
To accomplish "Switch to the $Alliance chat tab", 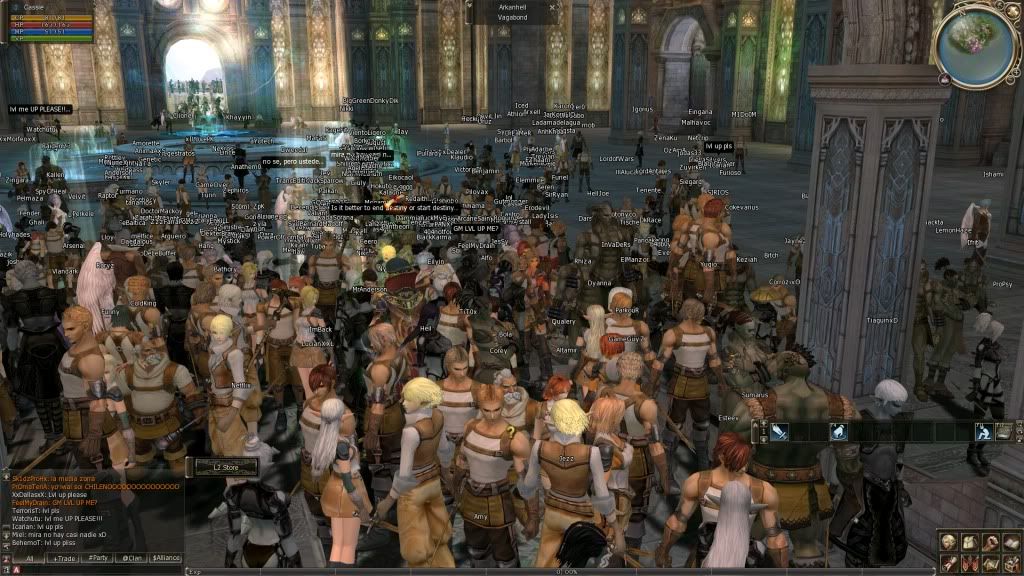I will pos(166,558).
